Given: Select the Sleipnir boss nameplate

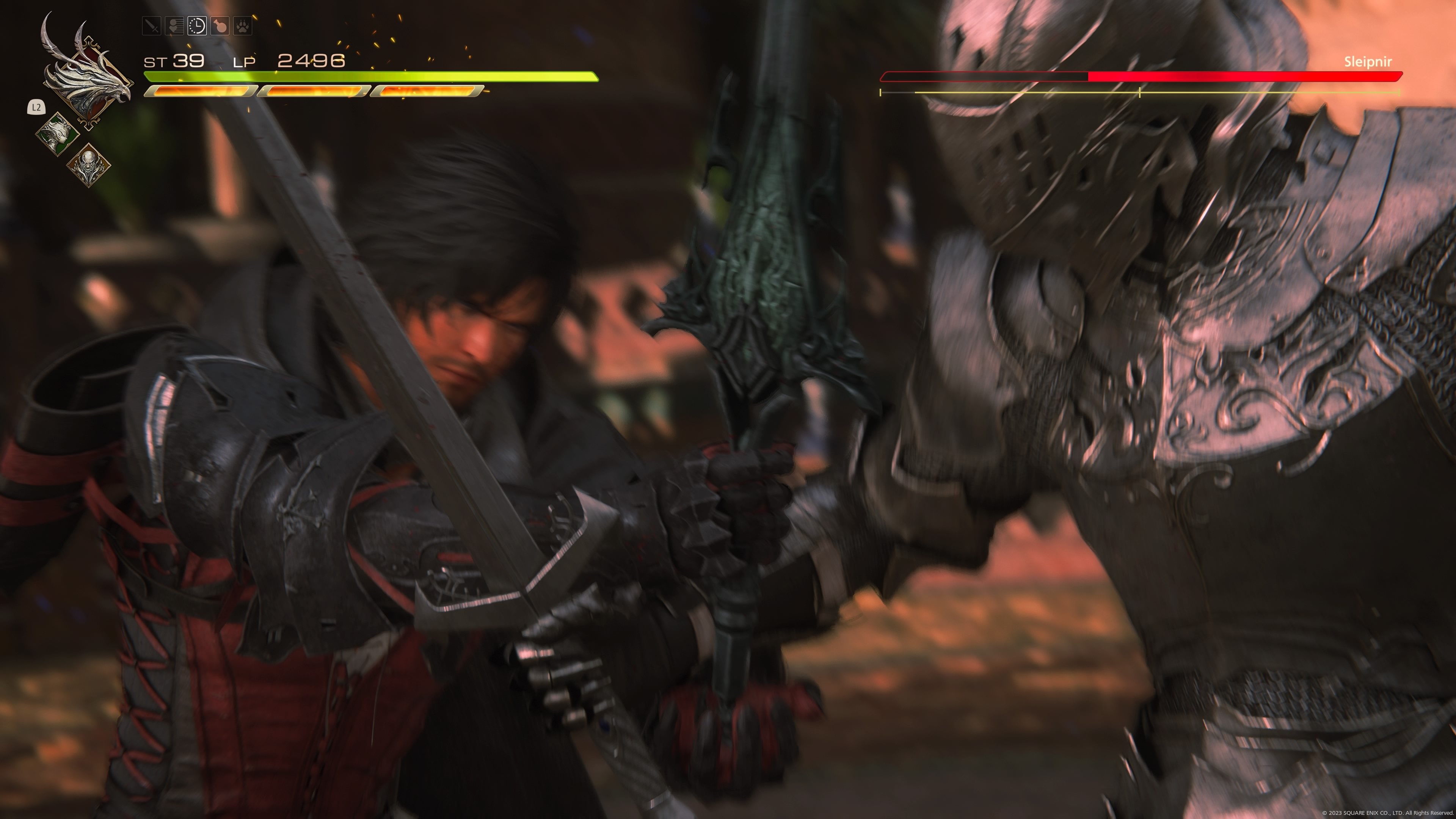Looking at the screenshot, I should tap(1368, 62).
